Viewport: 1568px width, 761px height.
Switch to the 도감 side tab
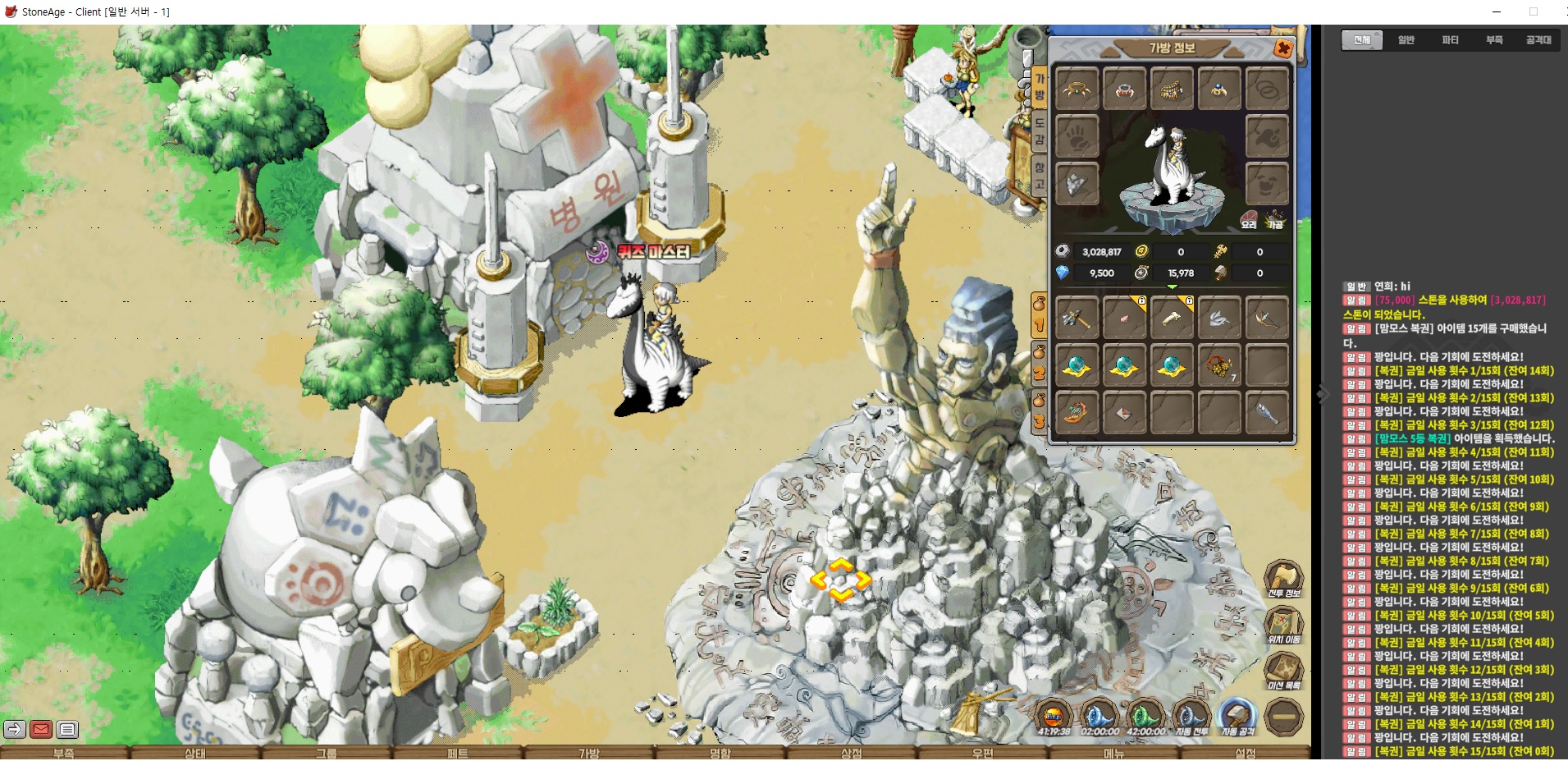(1039, 131)
